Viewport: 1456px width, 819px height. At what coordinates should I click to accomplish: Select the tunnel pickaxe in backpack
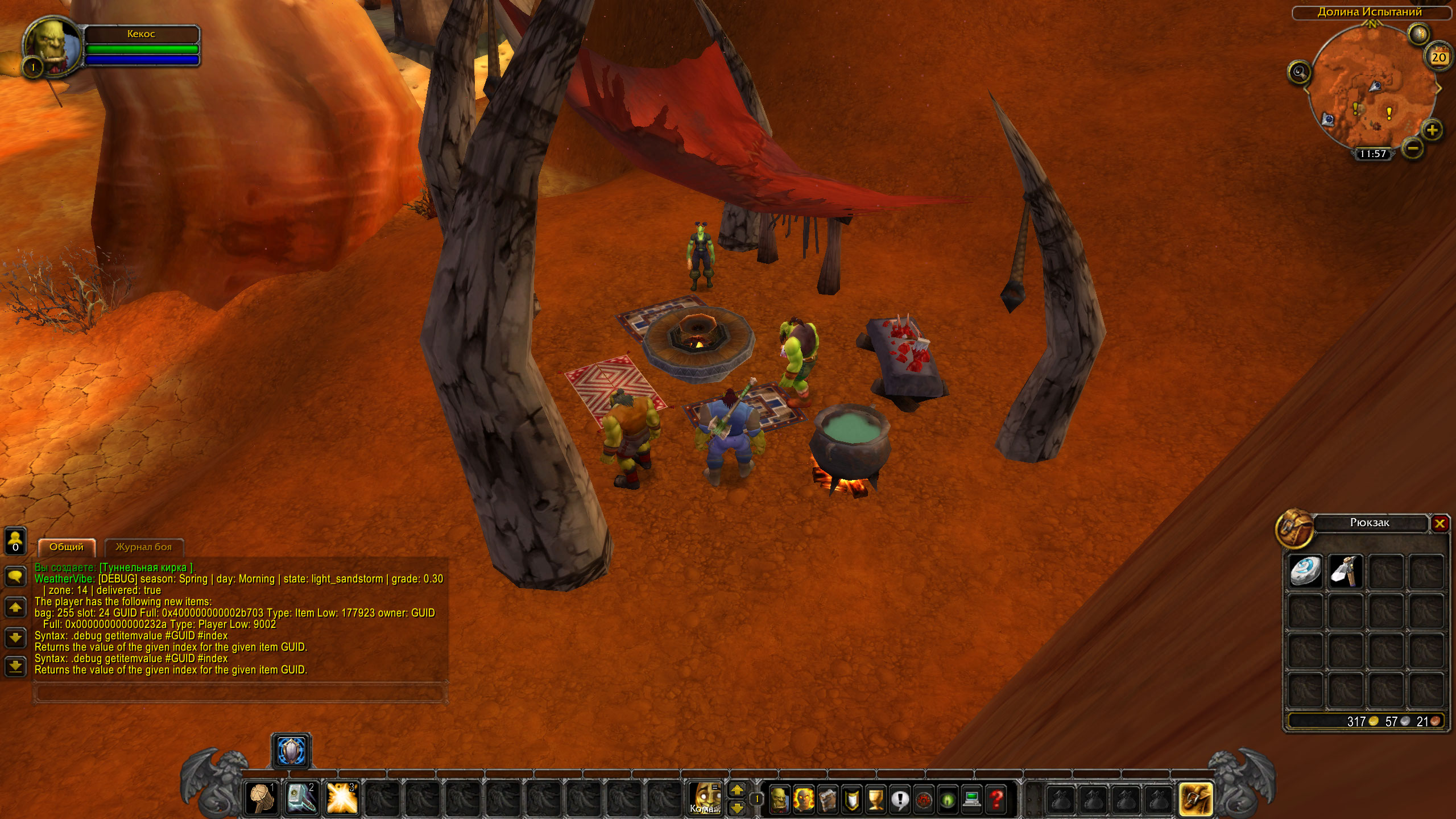(1346, 570)
